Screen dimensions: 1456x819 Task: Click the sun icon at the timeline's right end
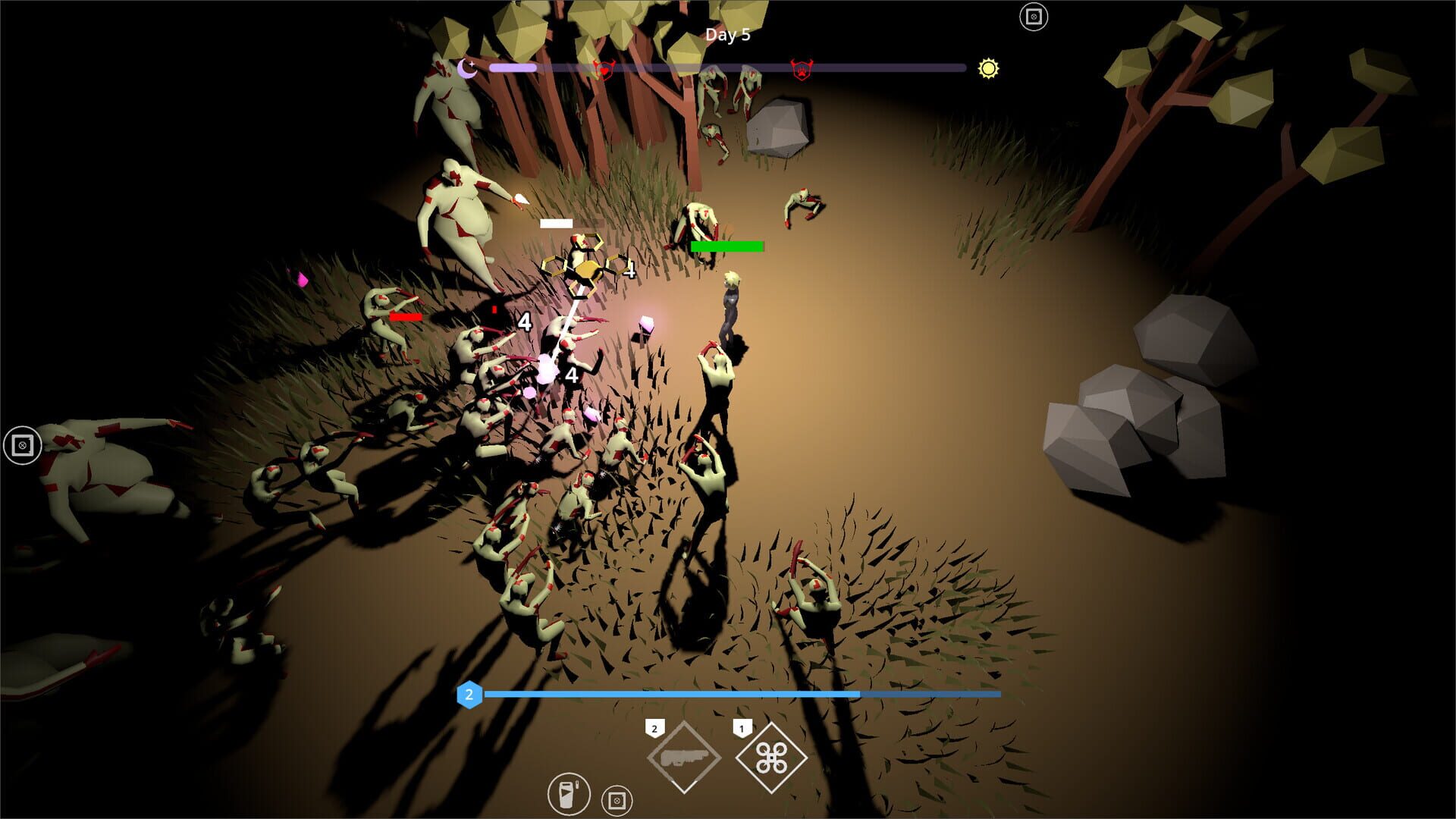[x=988, y=70]
